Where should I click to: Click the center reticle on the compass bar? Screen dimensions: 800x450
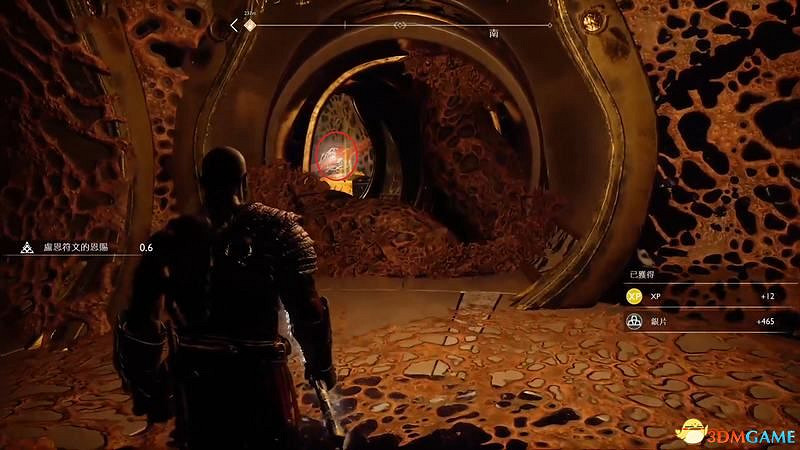point(401,24)
